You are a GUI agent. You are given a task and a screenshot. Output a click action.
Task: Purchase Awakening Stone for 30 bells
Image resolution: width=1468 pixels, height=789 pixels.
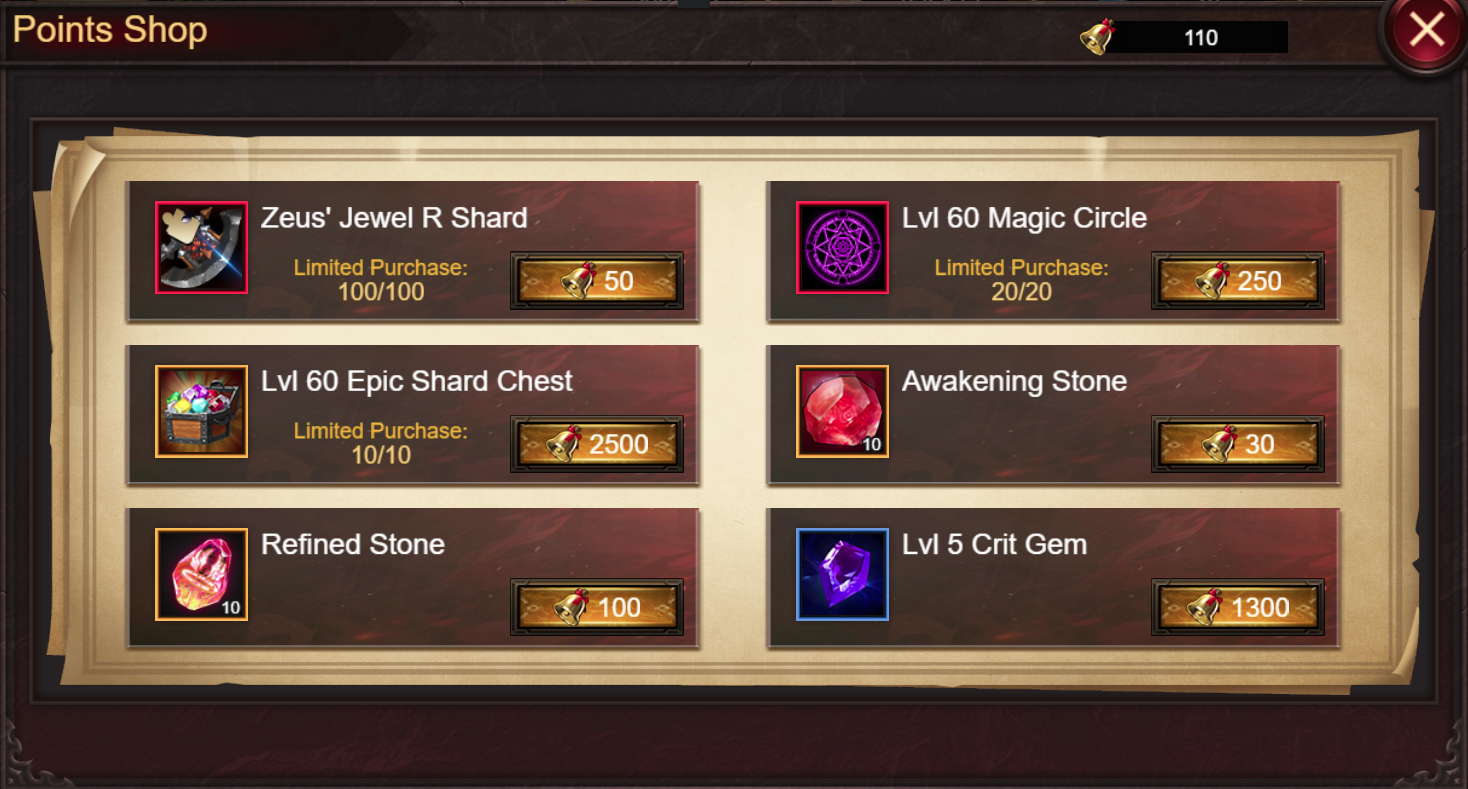(1238, 444)
